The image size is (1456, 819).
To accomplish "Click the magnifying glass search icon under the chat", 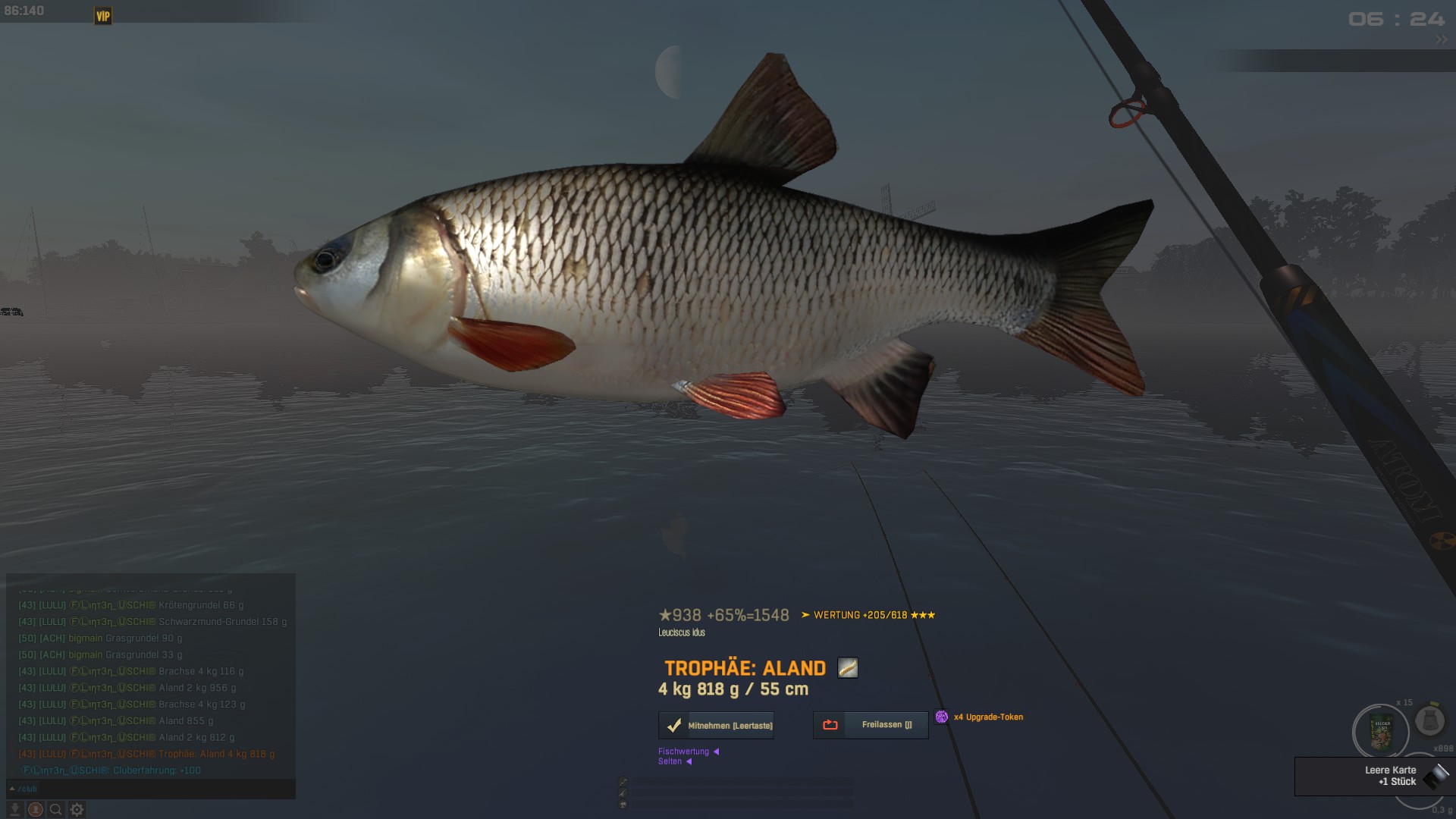I will pyautogui.click(x=56, y=810).
